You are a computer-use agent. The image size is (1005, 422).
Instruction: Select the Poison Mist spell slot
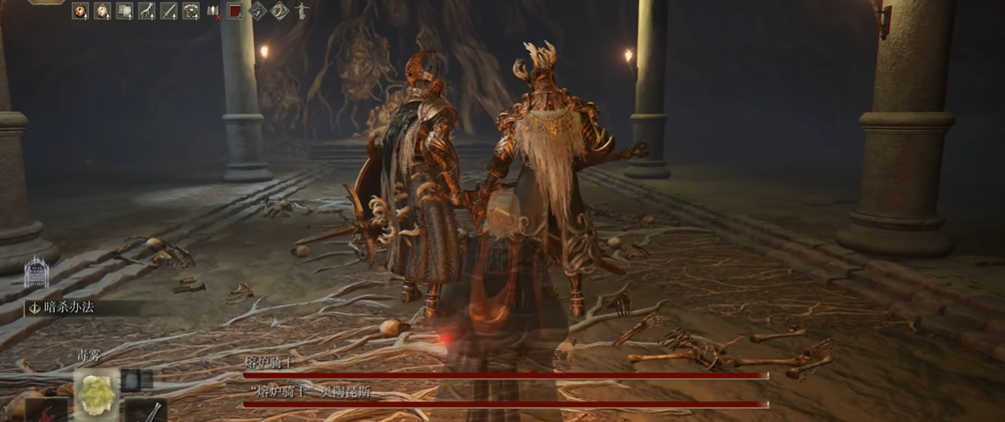pyautogui.click(x=97, y=394)
